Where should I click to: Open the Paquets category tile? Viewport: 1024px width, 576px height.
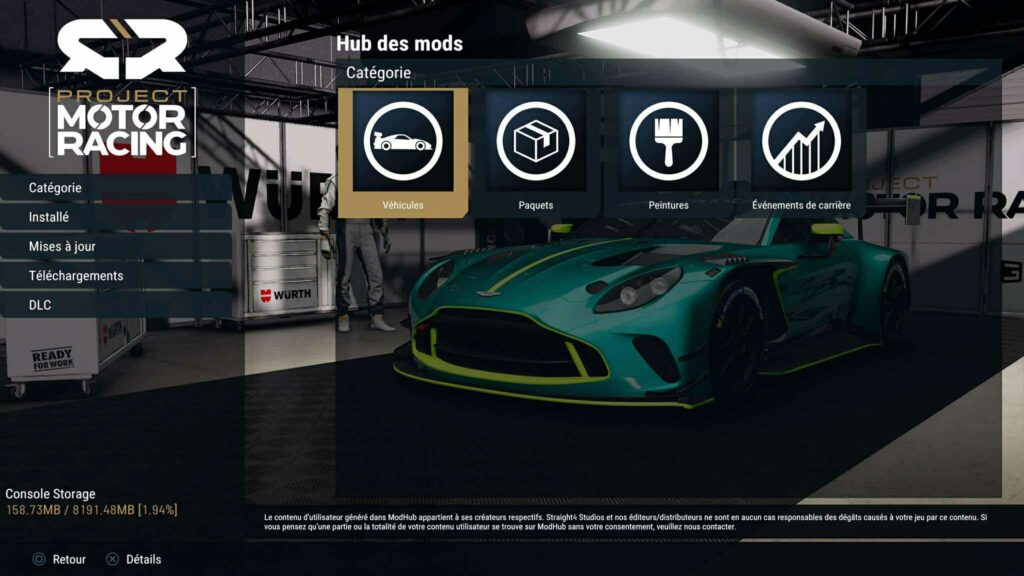click(x=536, y=152)
